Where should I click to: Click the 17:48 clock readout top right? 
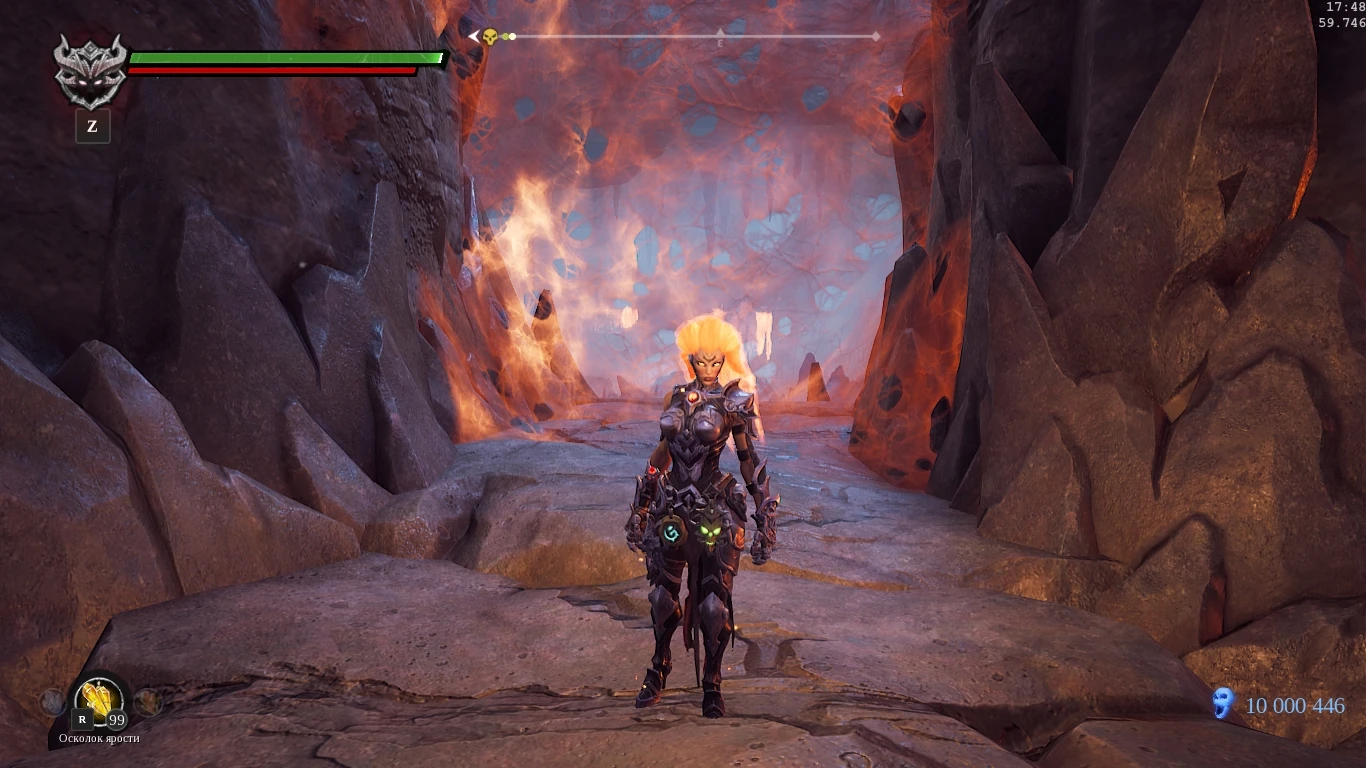click(x=1345, y=8)
